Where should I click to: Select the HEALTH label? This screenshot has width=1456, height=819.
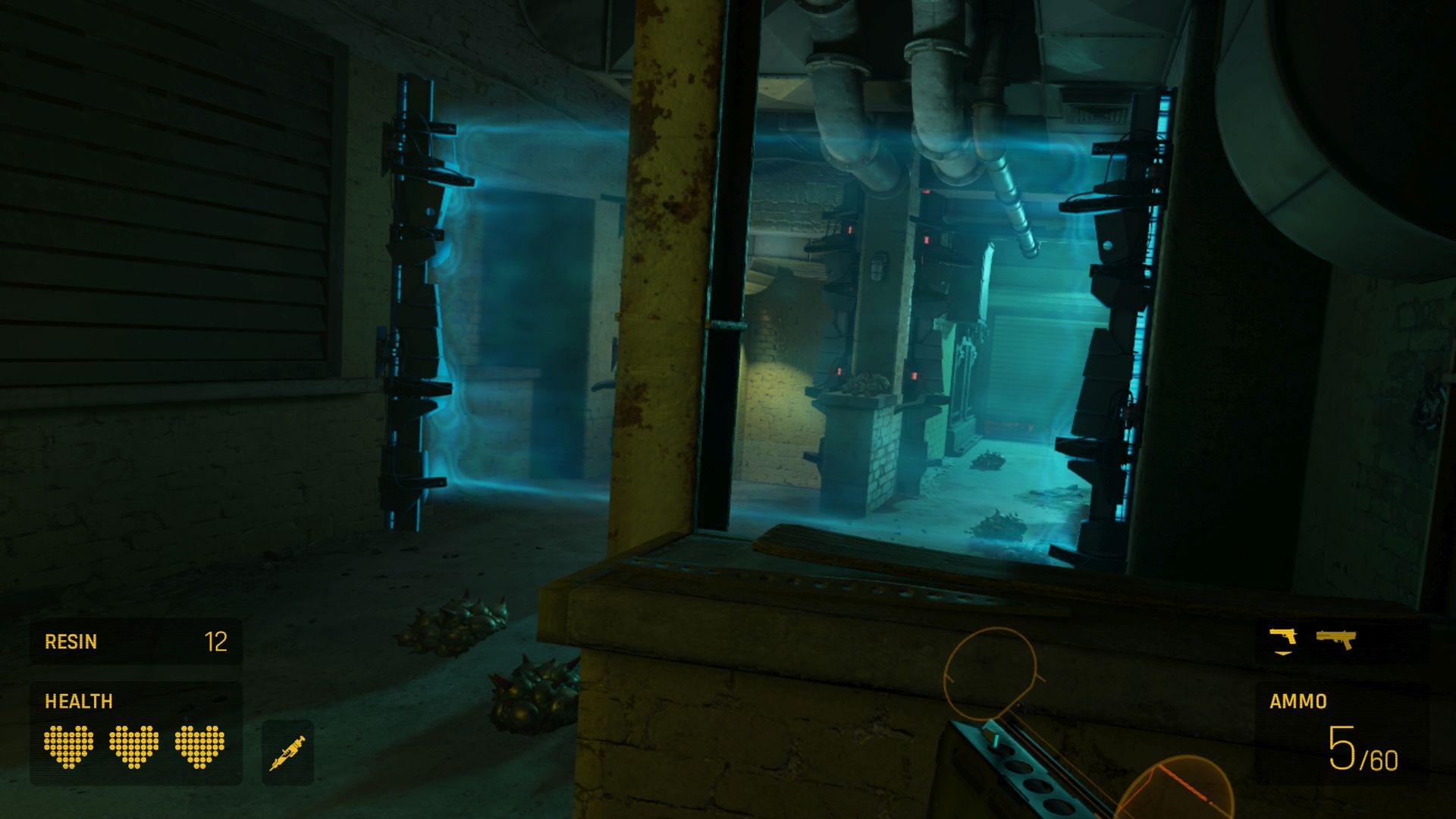[x=77, y=700]
